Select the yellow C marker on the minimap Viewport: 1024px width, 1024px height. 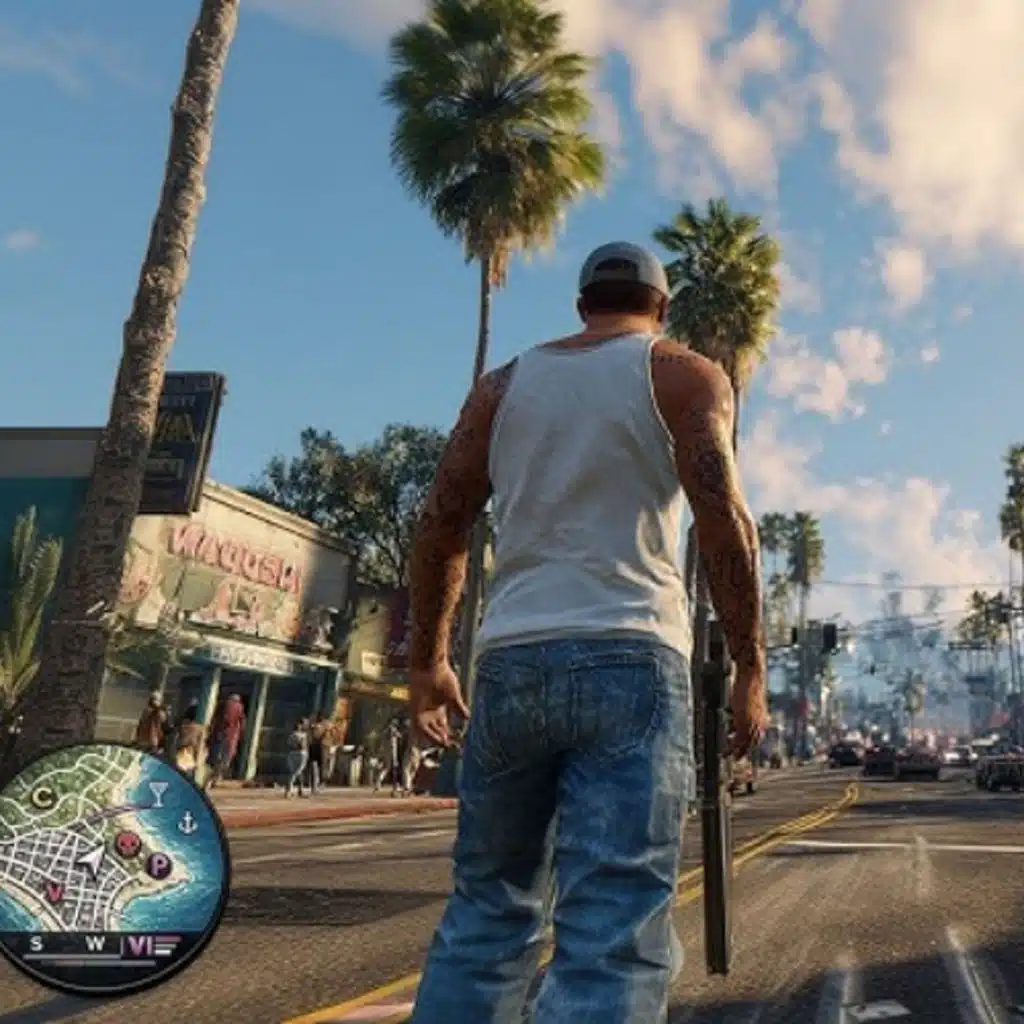pyautogui.click(x=43, y=797)
